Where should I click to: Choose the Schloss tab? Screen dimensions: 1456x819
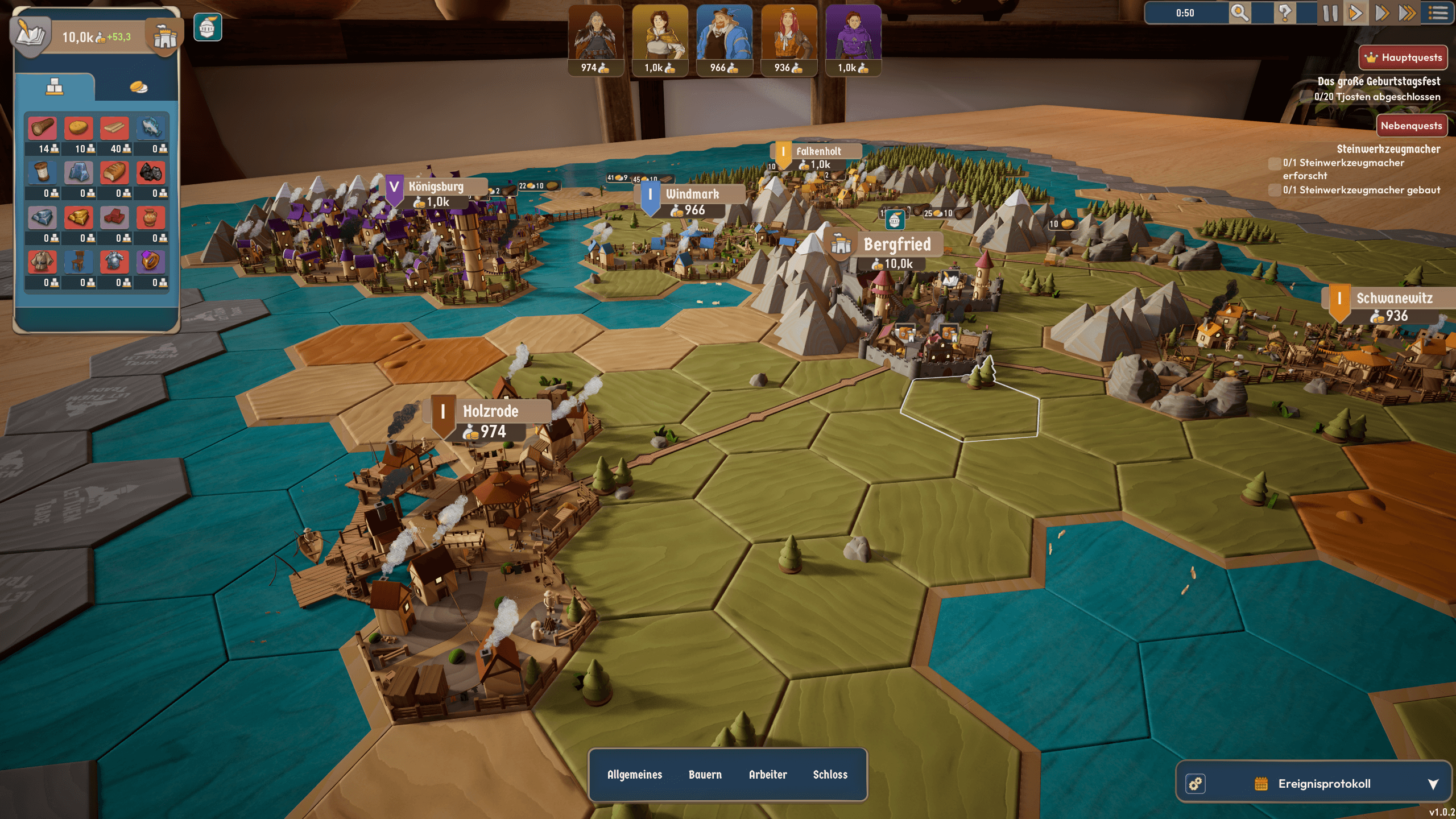click(830, 775)
